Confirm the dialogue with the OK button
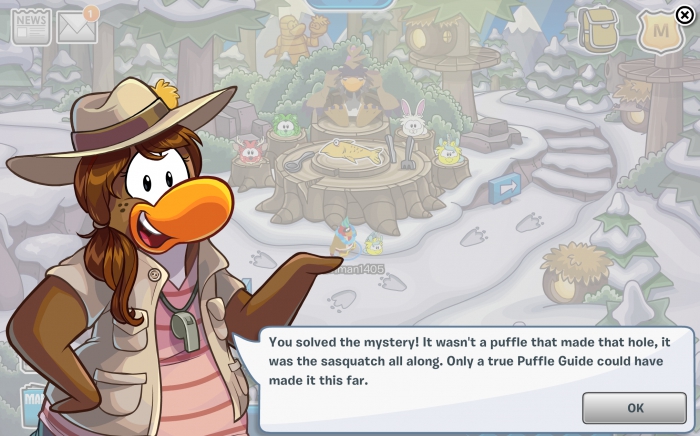Screen dimensions: 700x436 pos(635,408)
